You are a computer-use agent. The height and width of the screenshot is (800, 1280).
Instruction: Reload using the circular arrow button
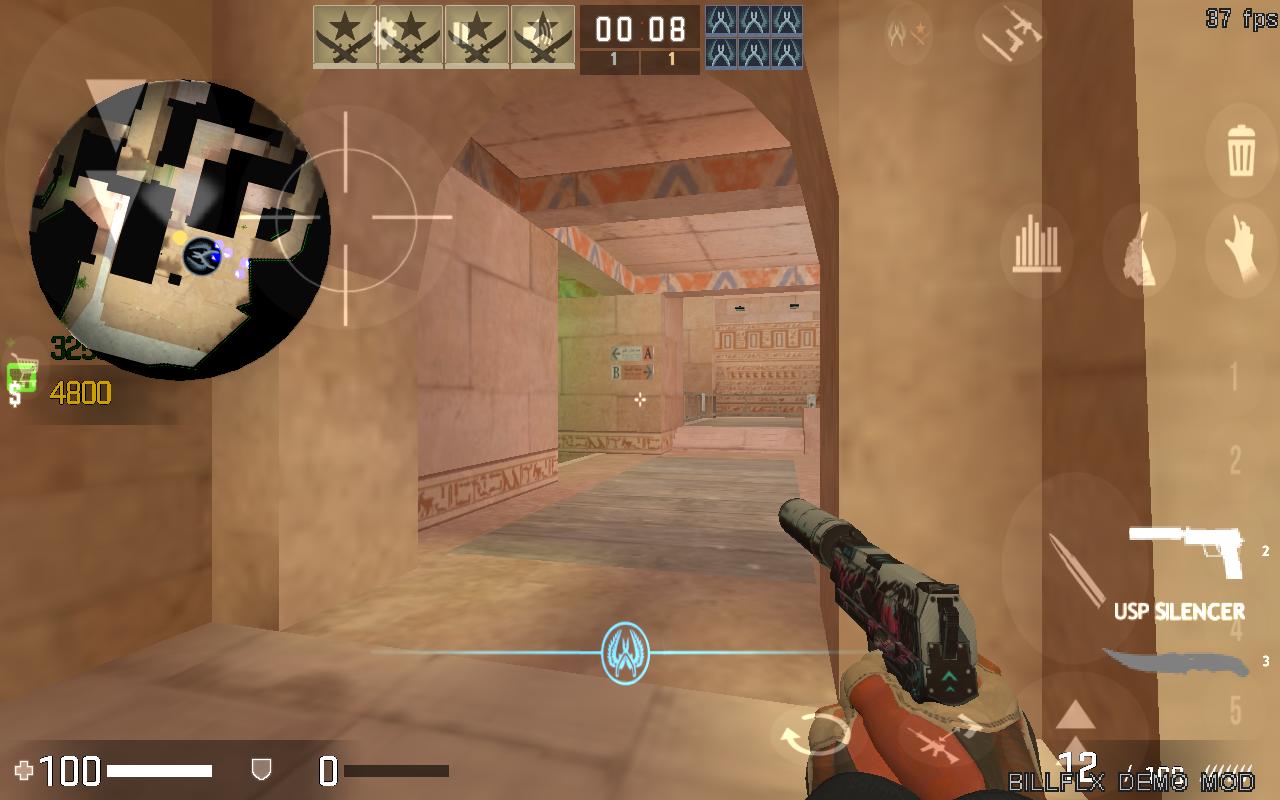coord(812,738)
